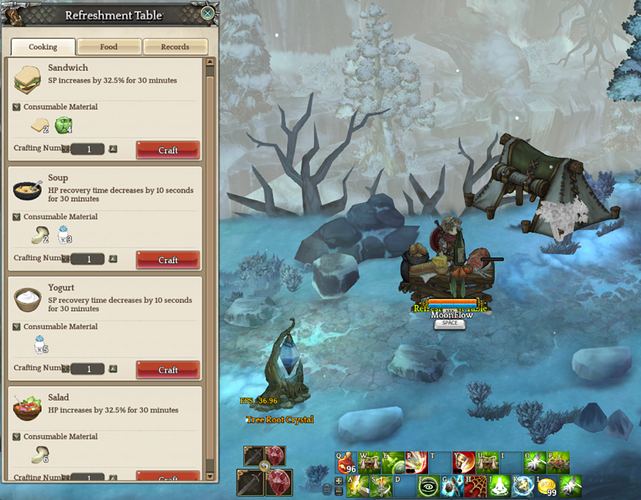Click the Craft button for Yogurt
641x500 pixels.
168,369
